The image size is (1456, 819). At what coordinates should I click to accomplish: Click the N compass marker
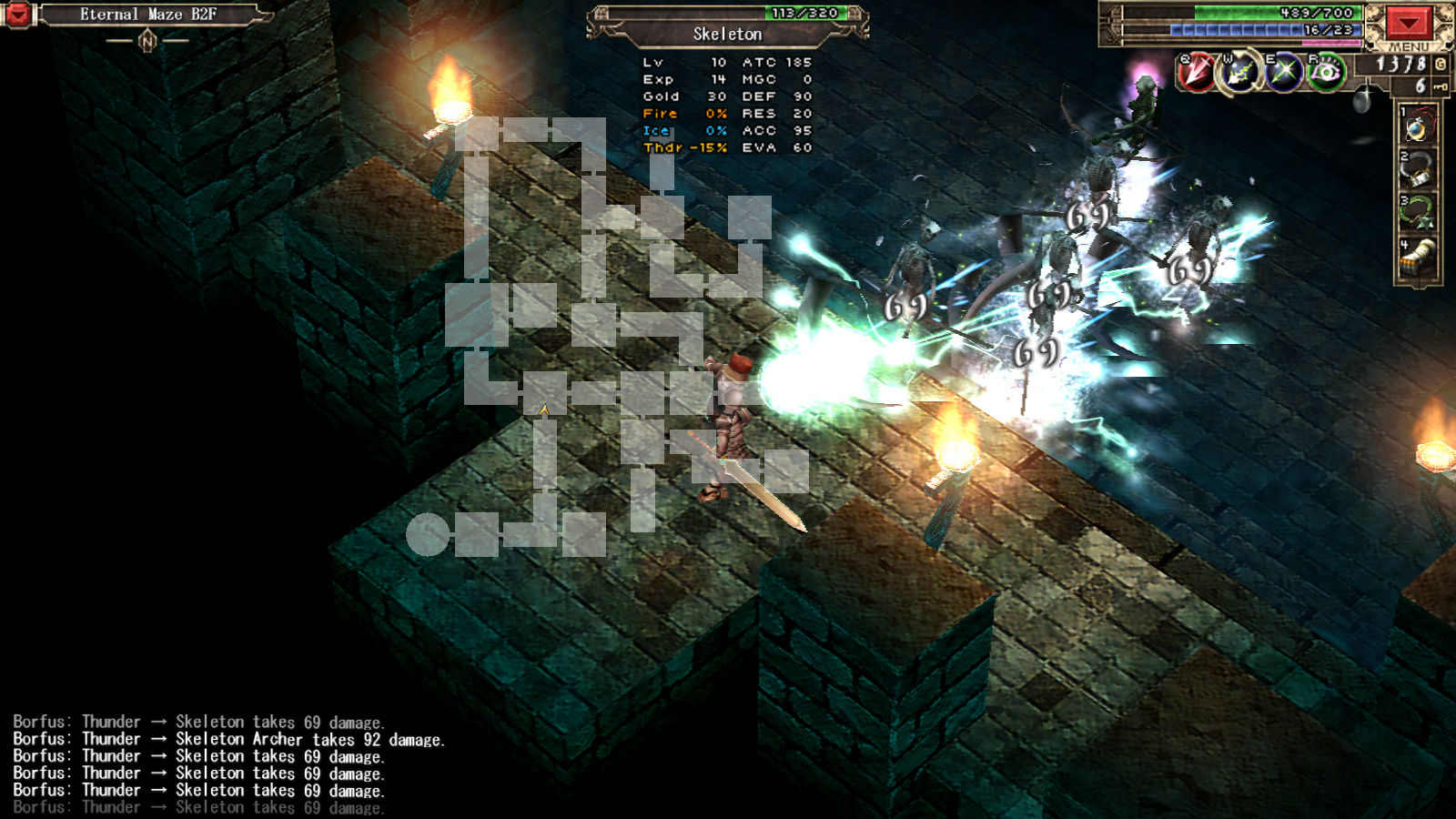147,41
